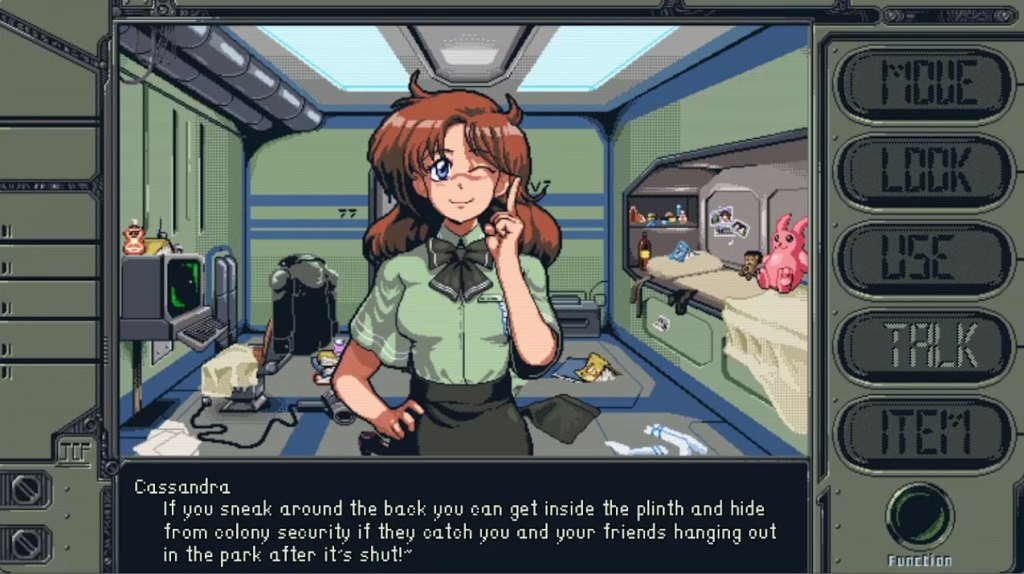This screenshot has width=1024, height=574.
Task: Select the MOVE command button
Action: click(x=924, y=86)
